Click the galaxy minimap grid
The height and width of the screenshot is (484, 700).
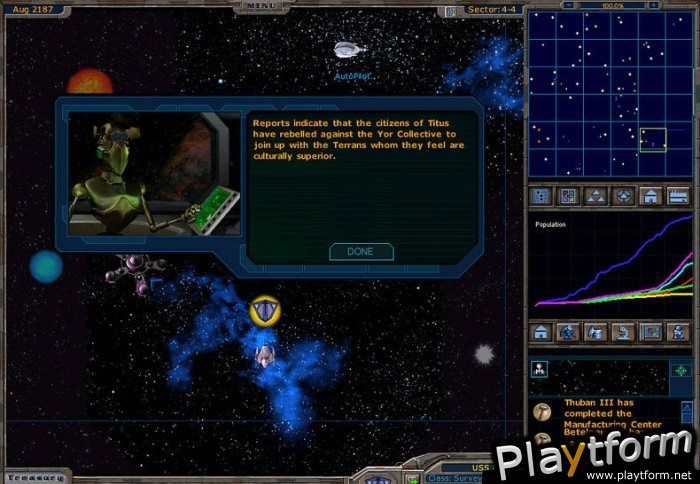coord(610,95)
